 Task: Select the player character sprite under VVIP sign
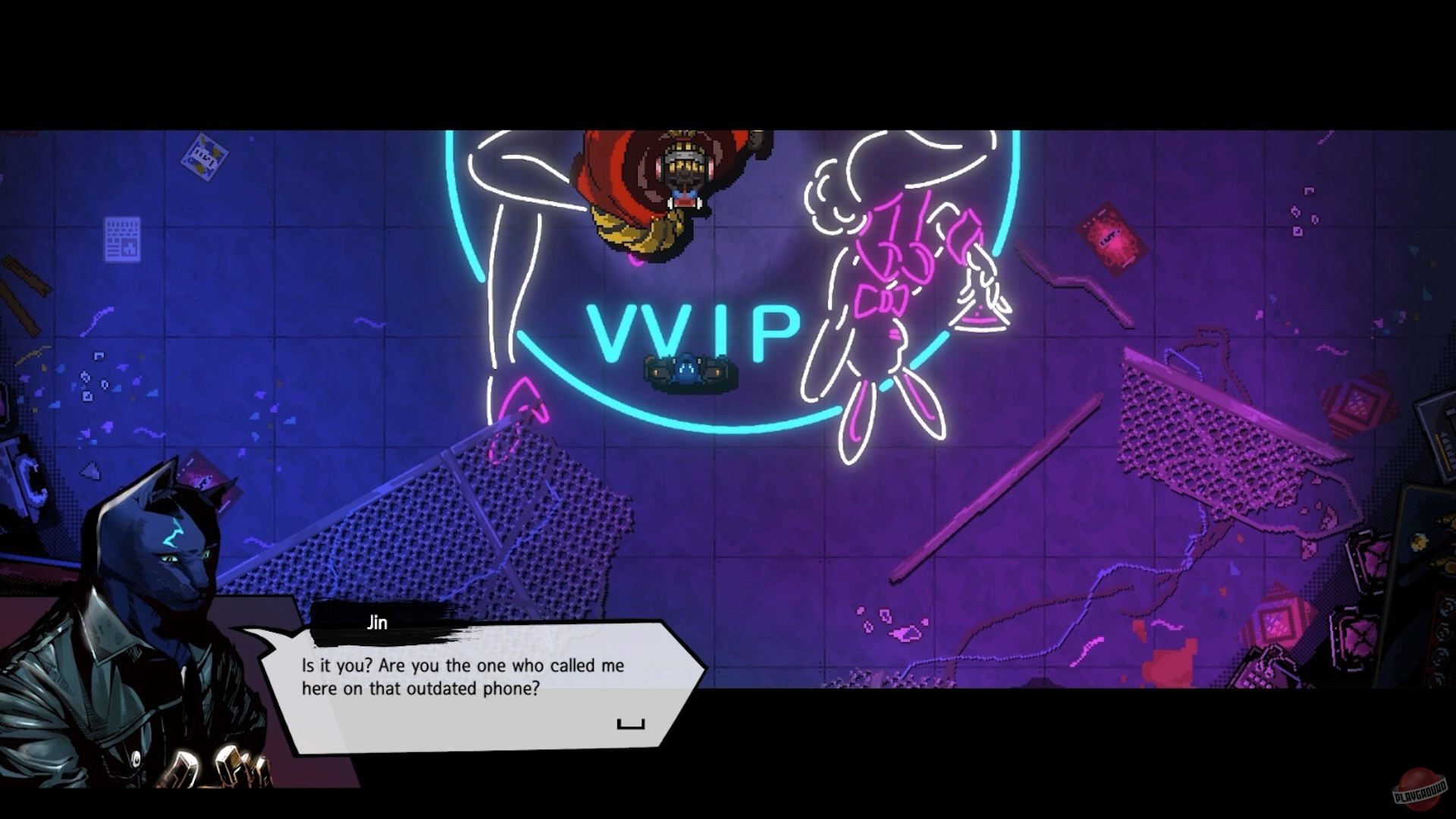coord(686,372)
